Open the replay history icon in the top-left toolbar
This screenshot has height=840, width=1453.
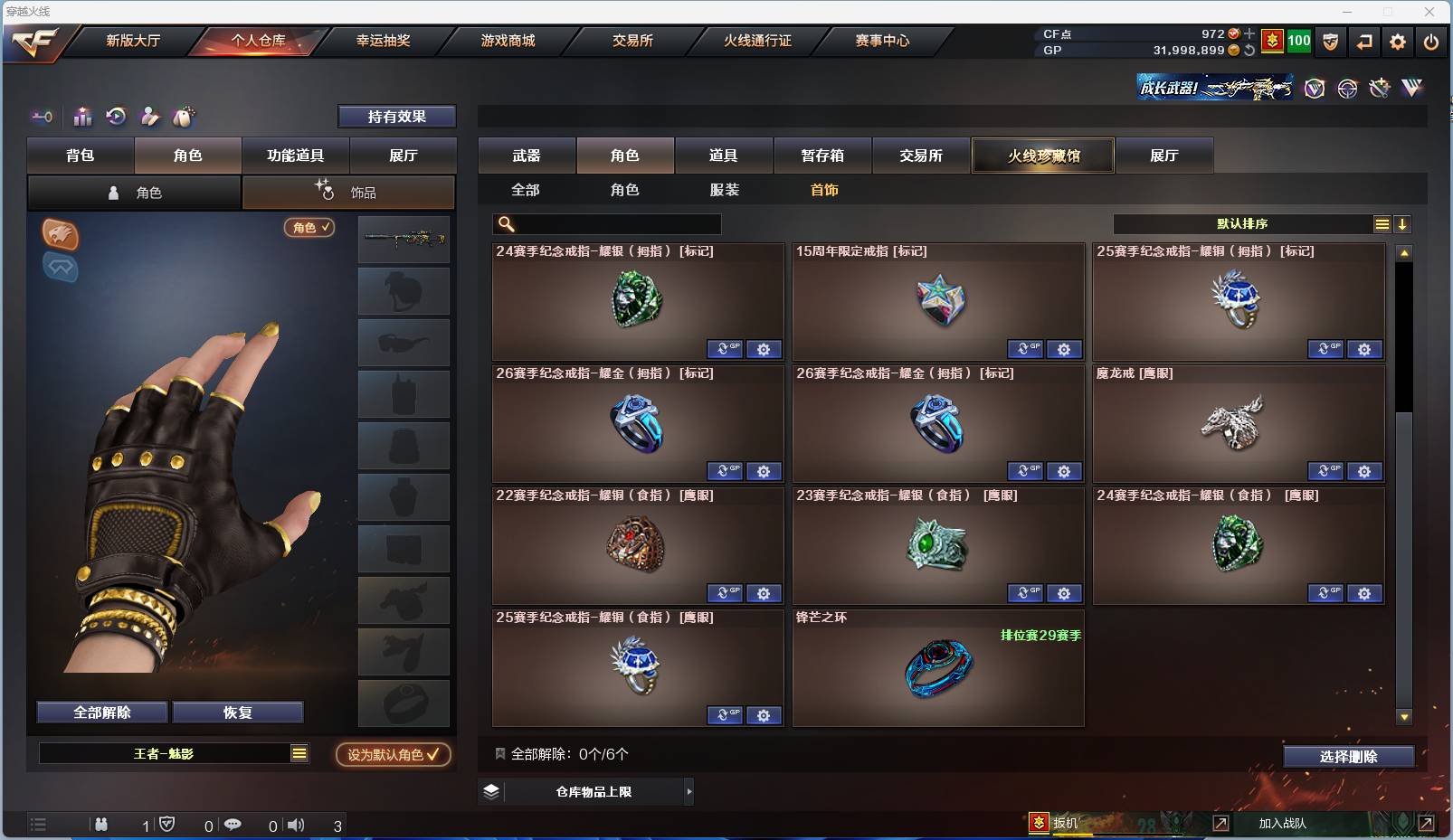point(117,117)
